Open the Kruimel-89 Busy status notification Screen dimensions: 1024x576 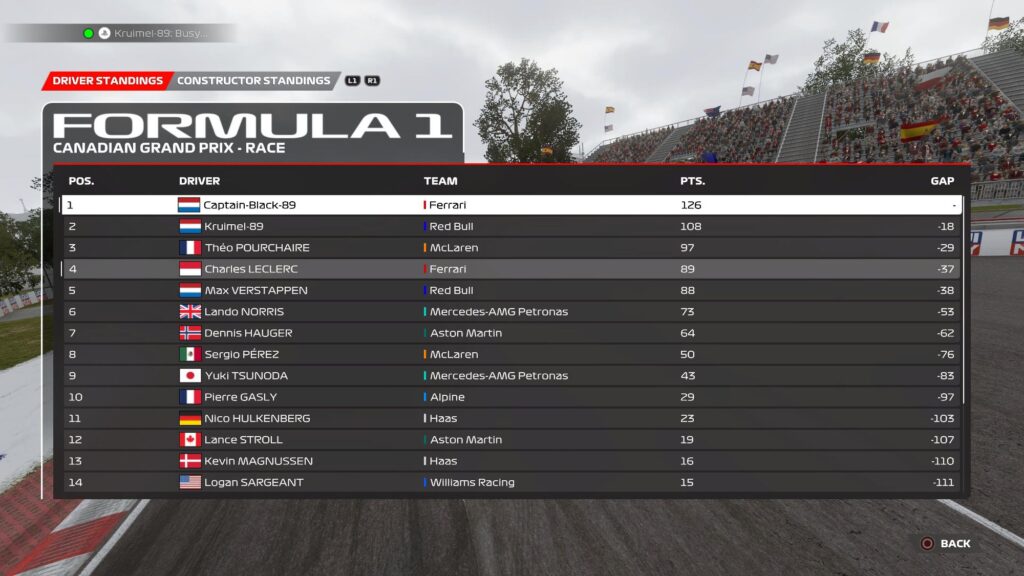[x=150, y=33]
